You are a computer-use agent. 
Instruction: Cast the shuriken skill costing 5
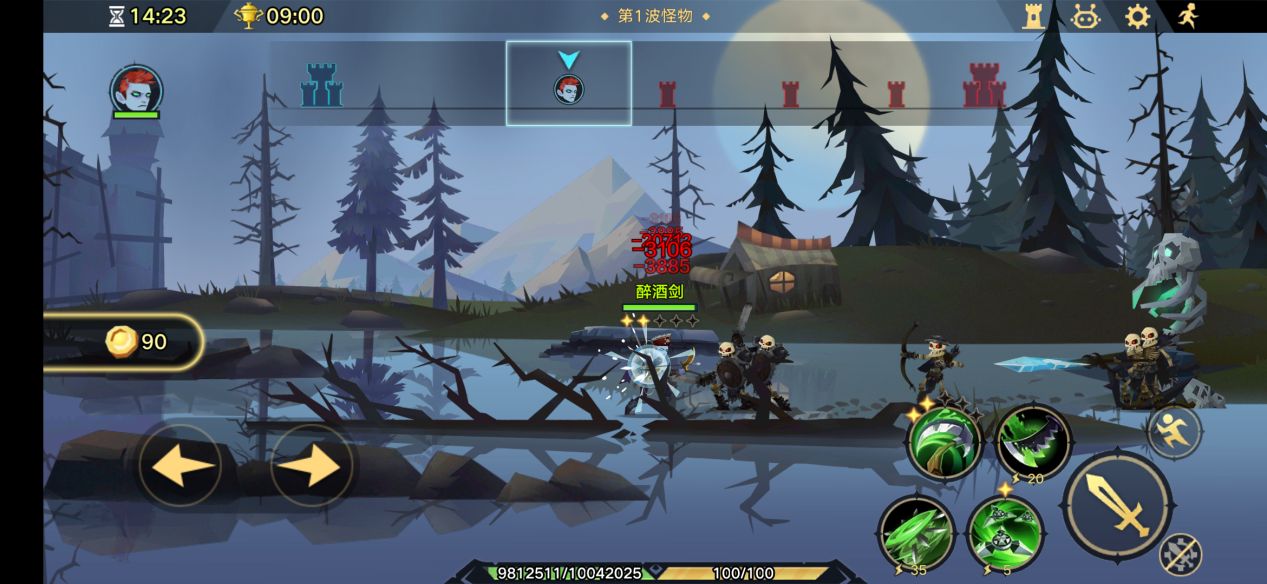[1005, 533]
